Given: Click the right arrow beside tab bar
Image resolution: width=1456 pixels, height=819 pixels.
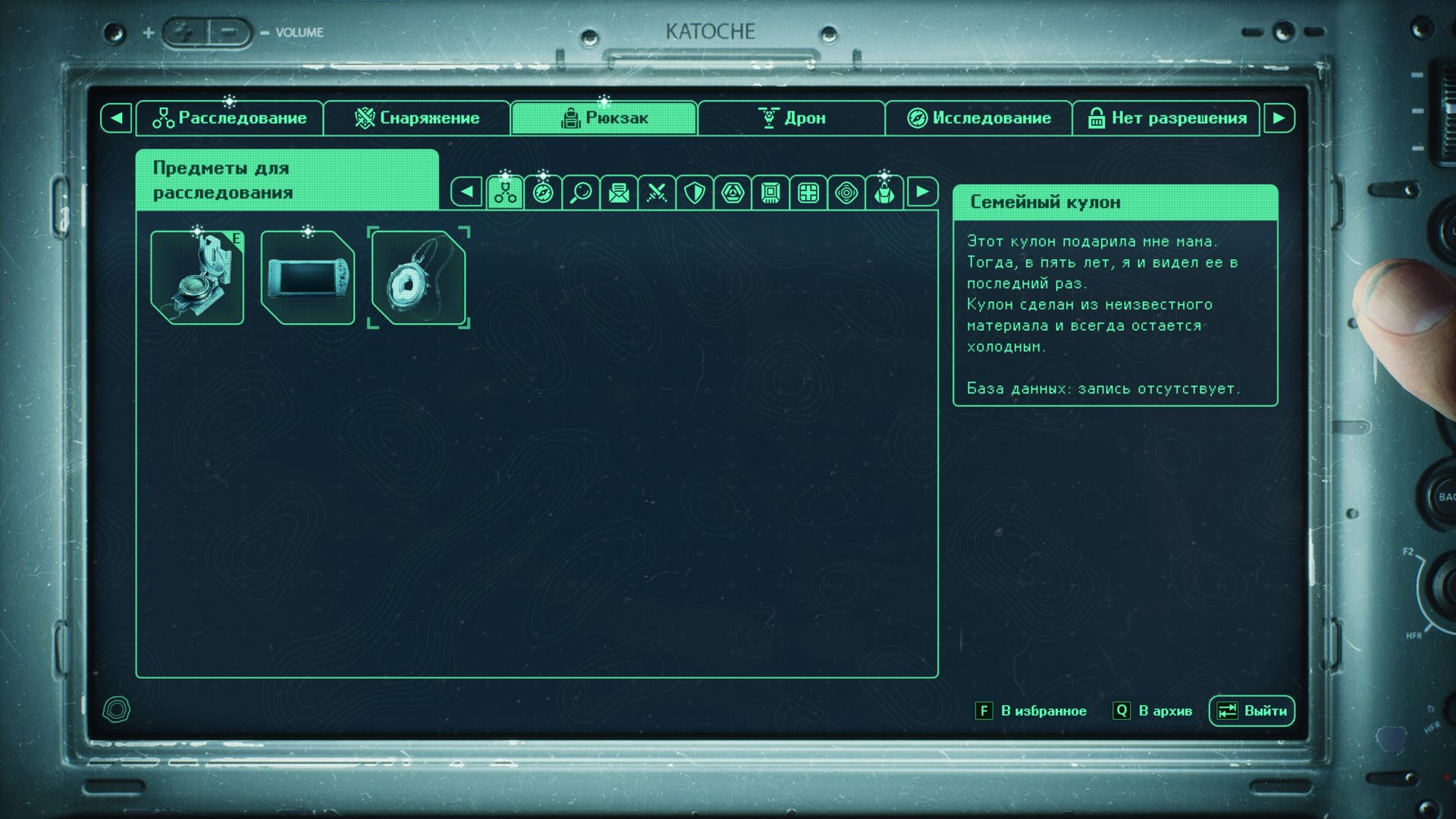Looking at the screenshot, I should pyautogui.click(x=1281, y=118).
